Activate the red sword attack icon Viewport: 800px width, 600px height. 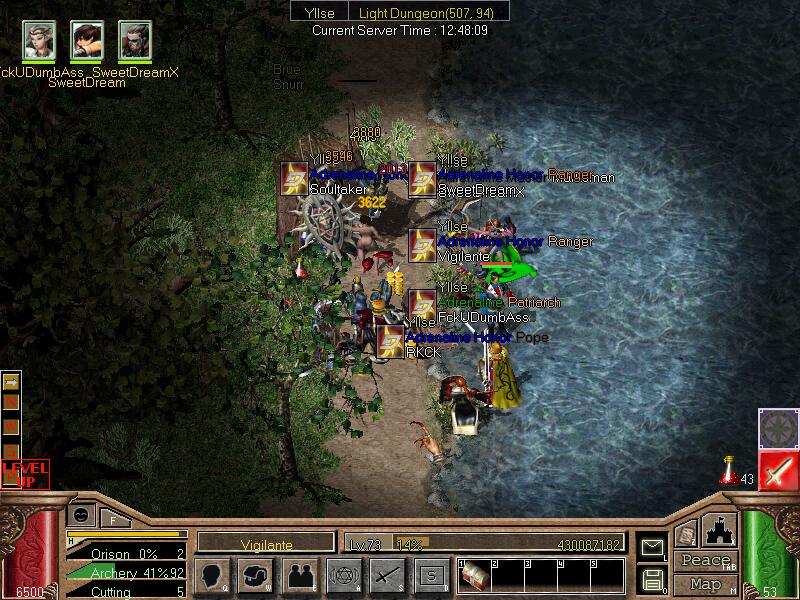777,471
